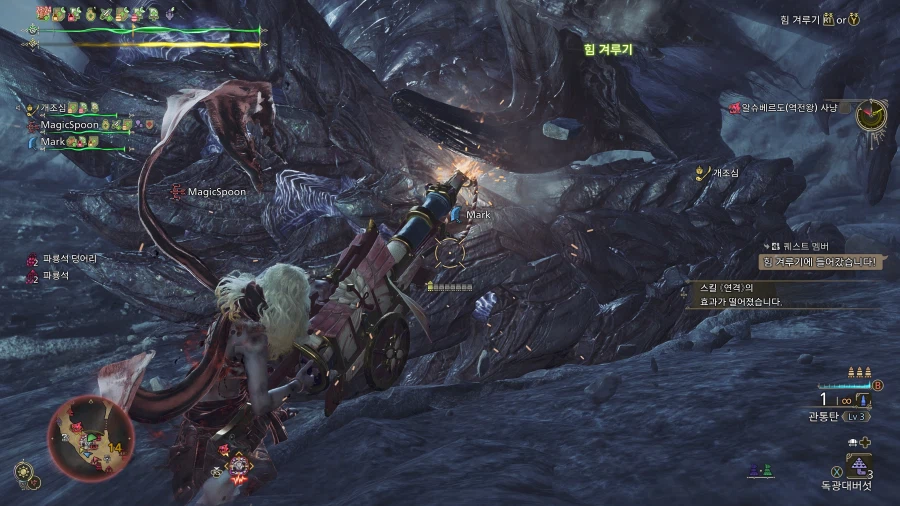Click MagicSpoon in the party list

coord(68,125)
